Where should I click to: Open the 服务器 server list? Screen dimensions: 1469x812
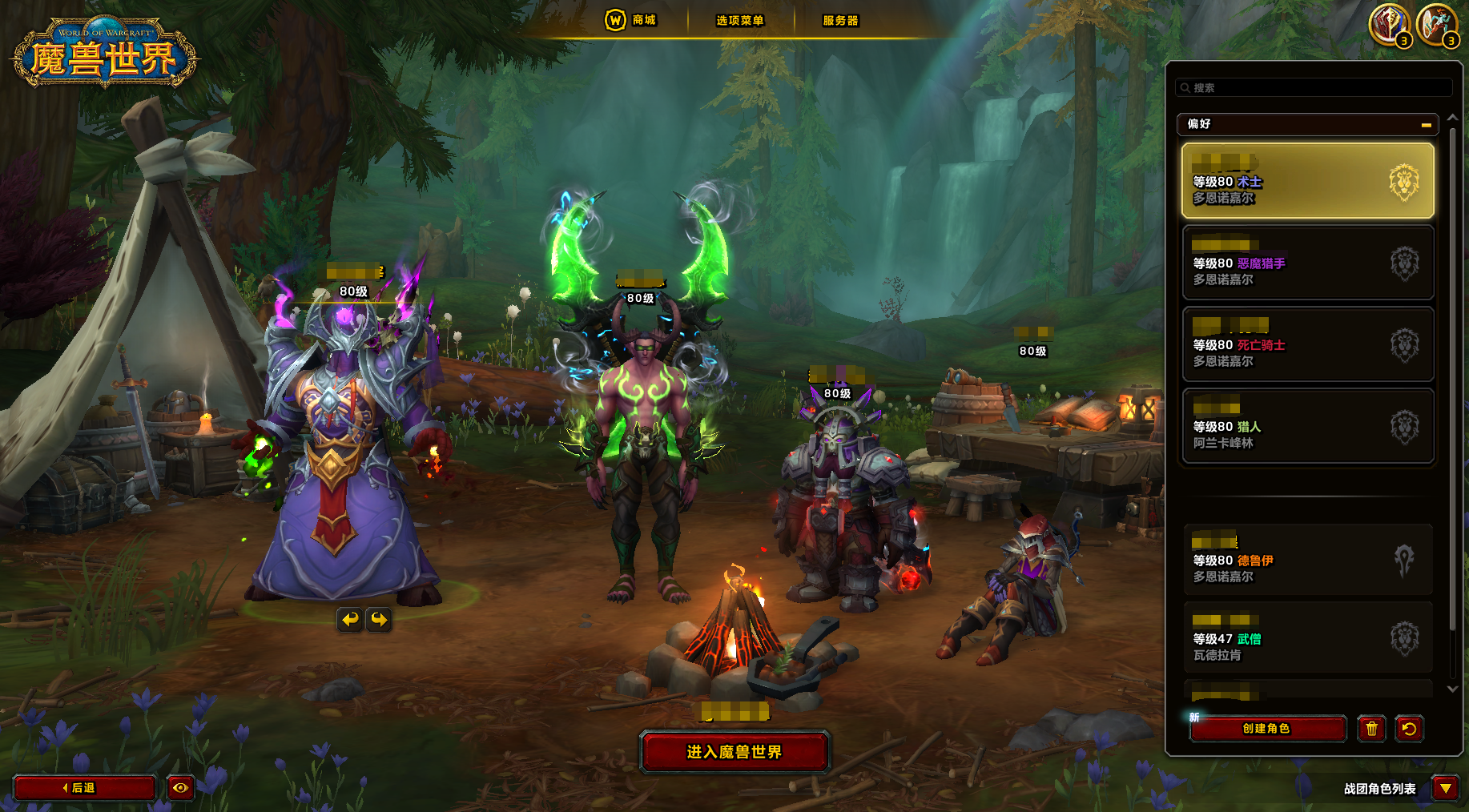coord(840,21)
